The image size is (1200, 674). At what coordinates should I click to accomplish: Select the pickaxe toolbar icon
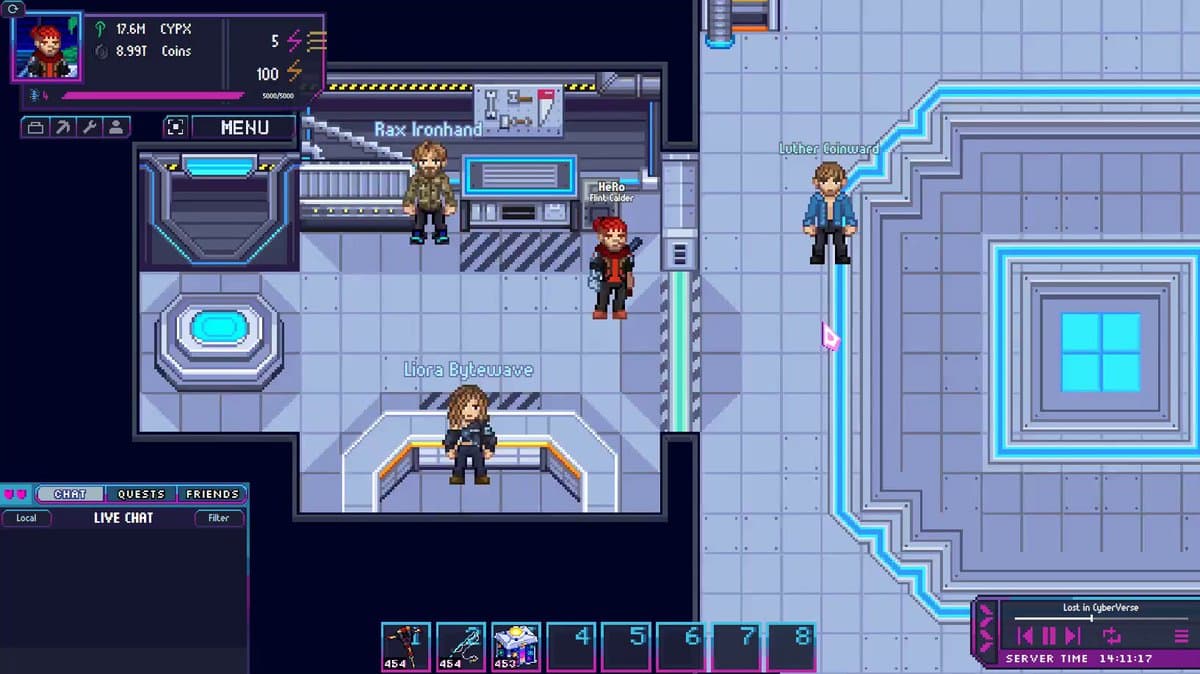[62, 127]
